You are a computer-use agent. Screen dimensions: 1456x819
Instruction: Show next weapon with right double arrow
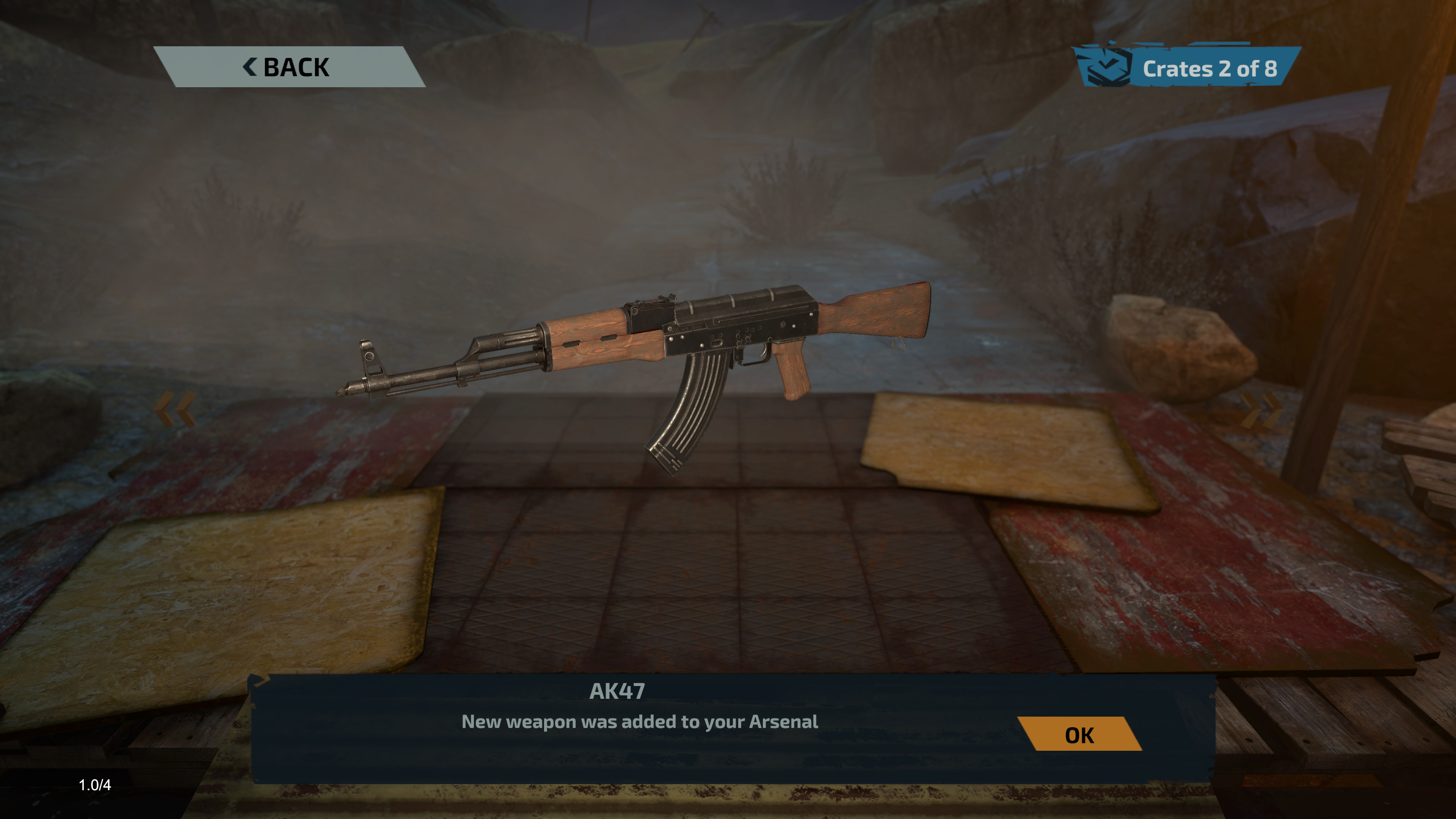tap(1262, 409)
